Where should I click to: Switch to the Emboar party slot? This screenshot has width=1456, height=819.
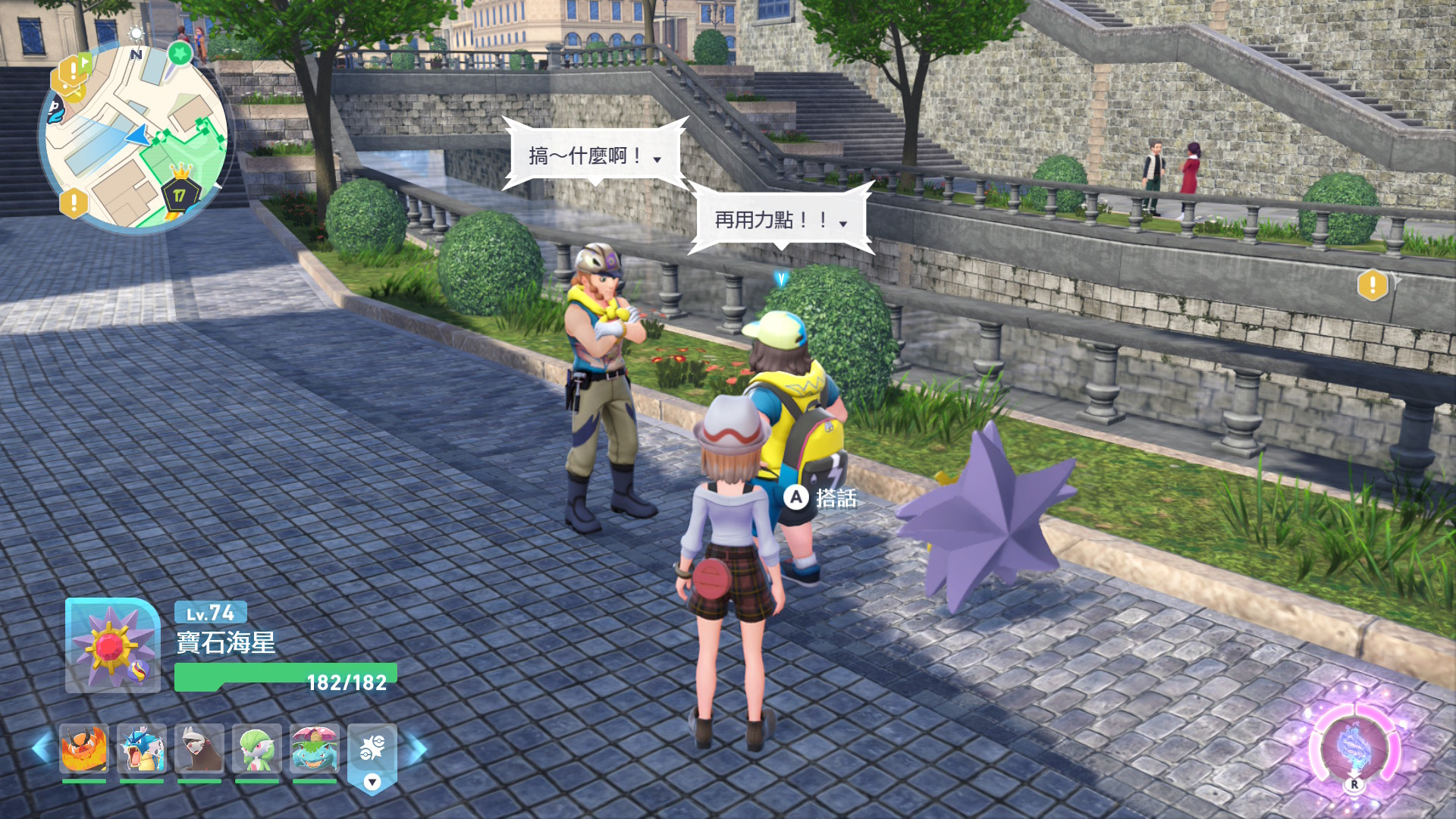84,748
